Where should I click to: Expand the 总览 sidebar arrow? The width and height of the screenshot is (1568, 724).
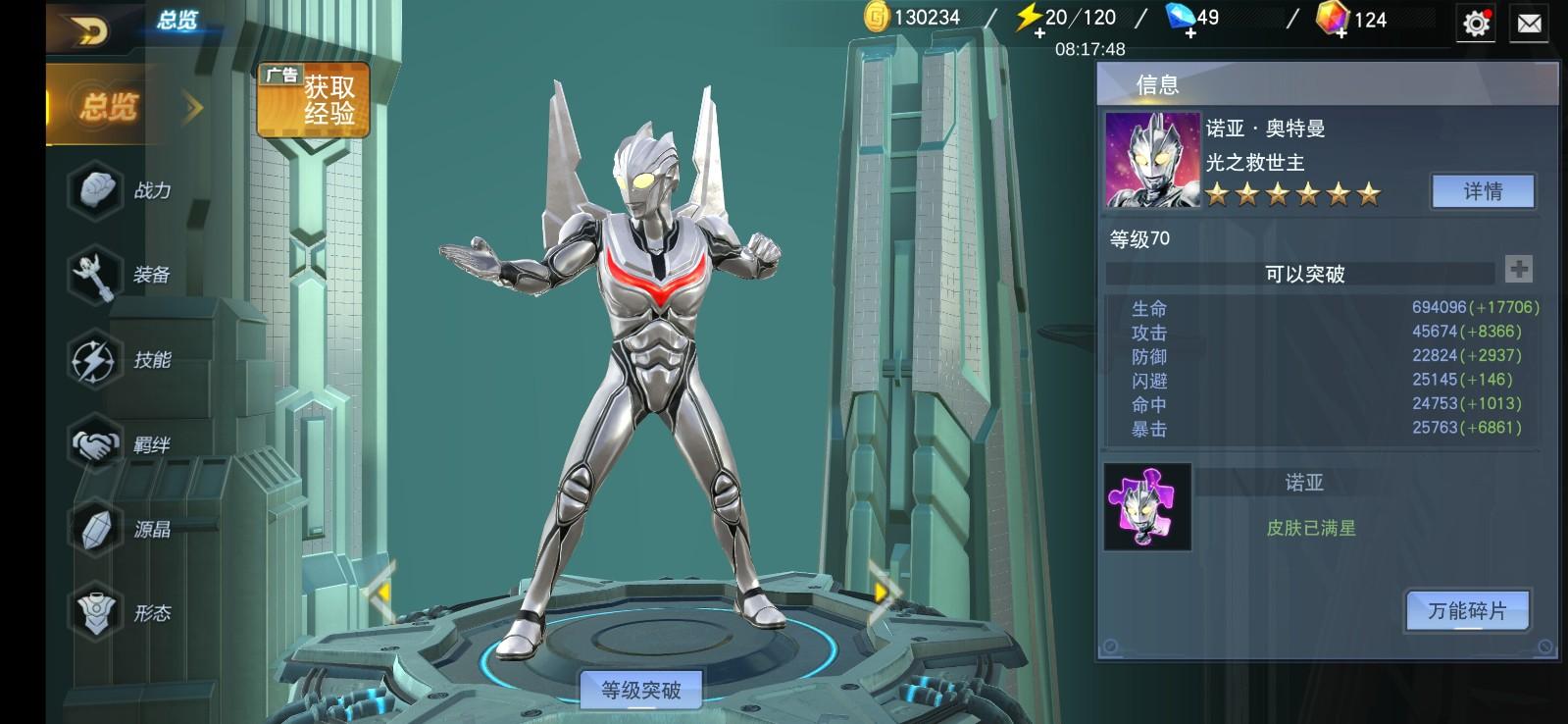pyautogui.click(x=190, y=106)
